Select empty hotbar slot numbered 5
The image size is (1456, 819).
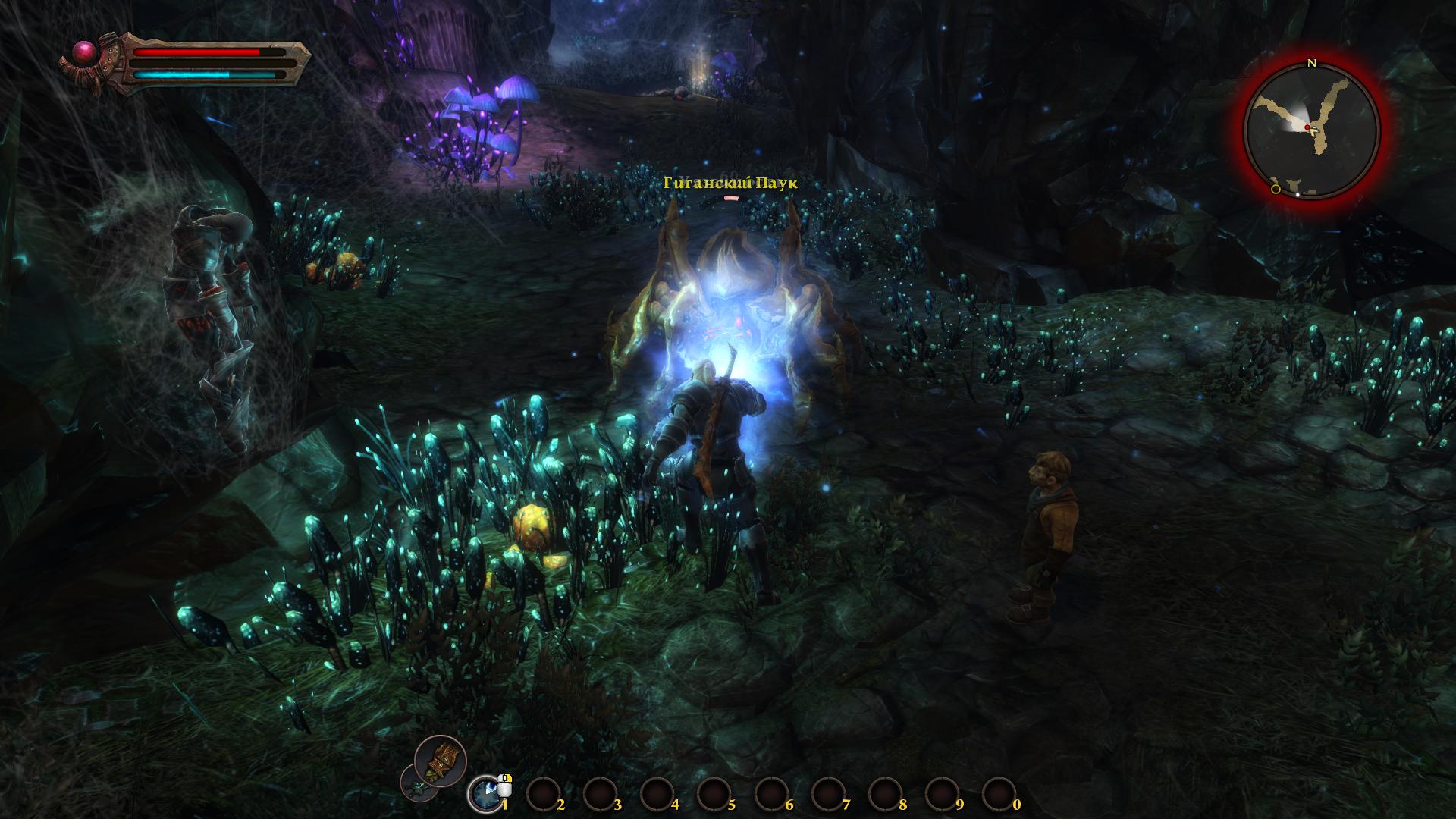coord(711,794)
